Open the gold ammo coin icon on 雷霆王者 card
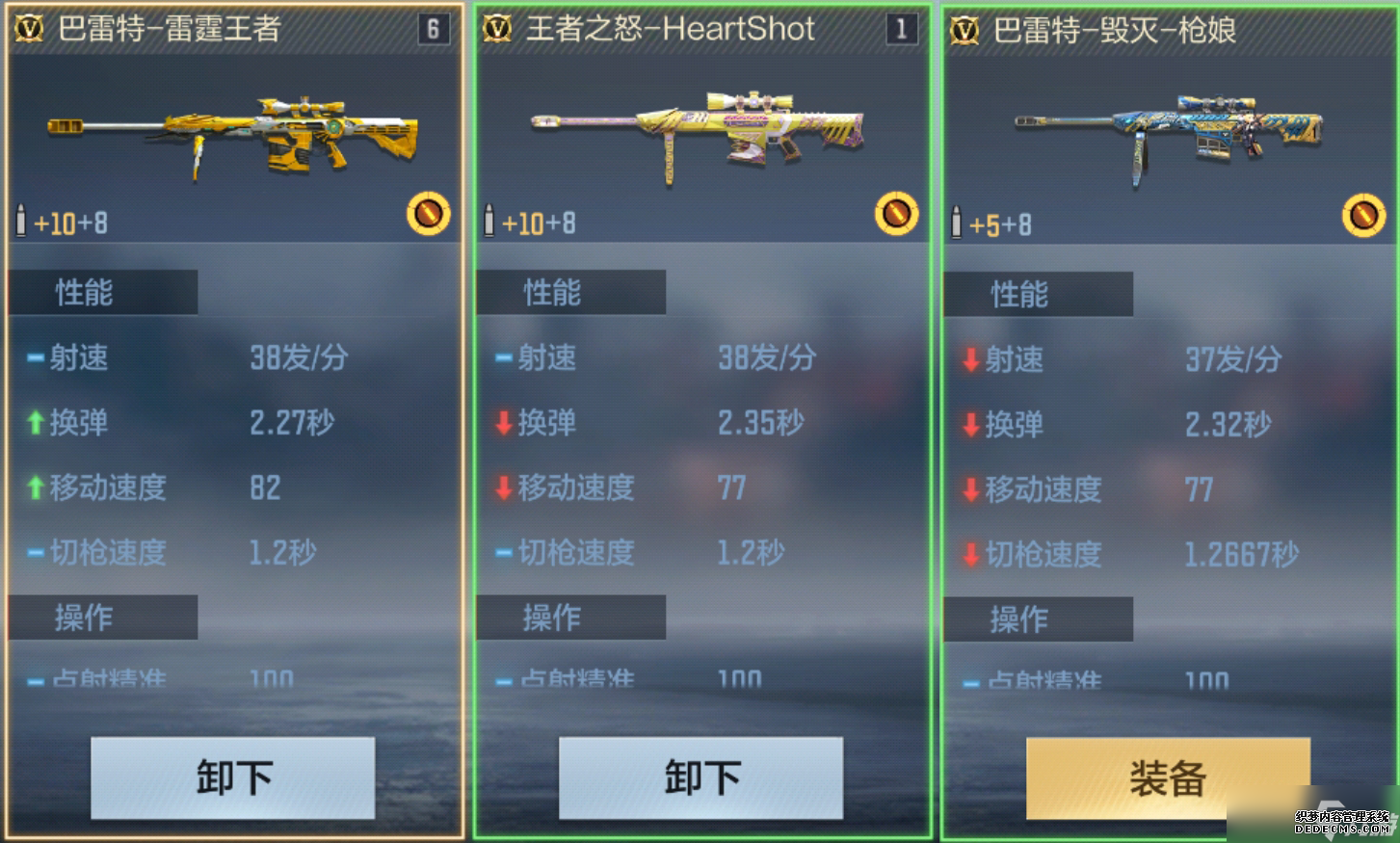 (431, 213)
